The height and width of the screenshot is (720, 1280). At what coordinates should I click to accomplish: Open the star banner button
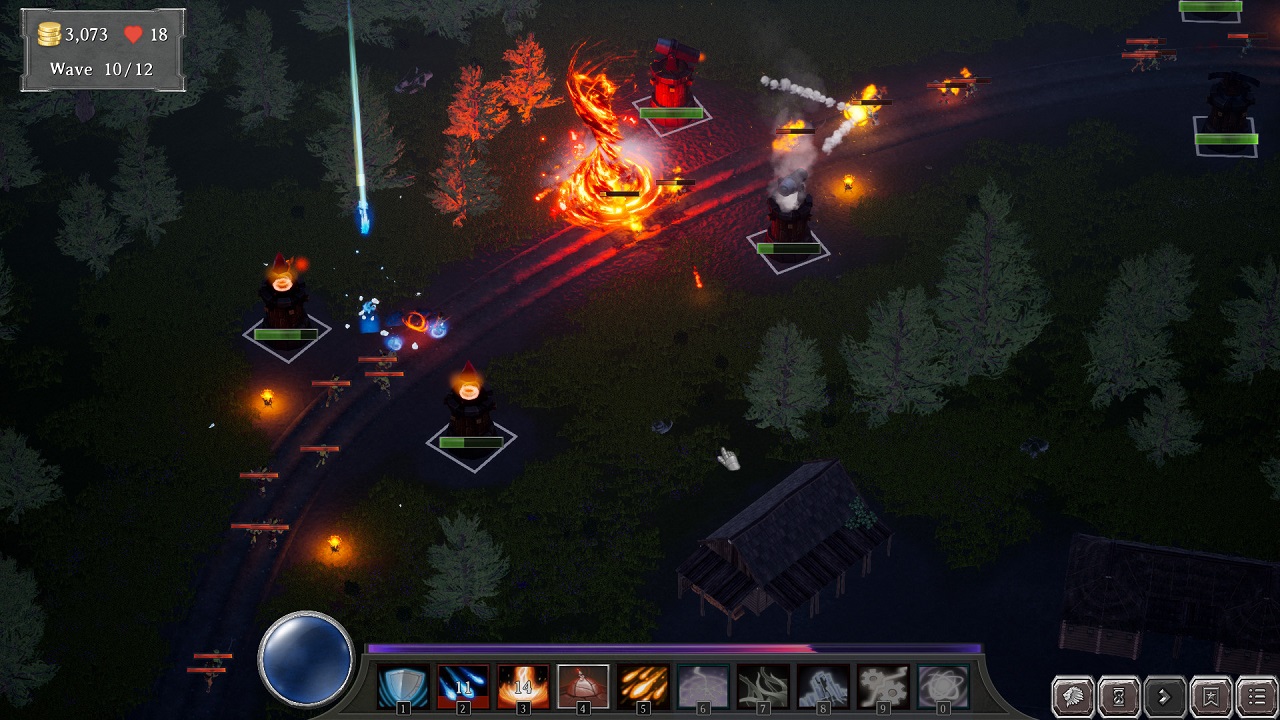(x=1210, y=695)
